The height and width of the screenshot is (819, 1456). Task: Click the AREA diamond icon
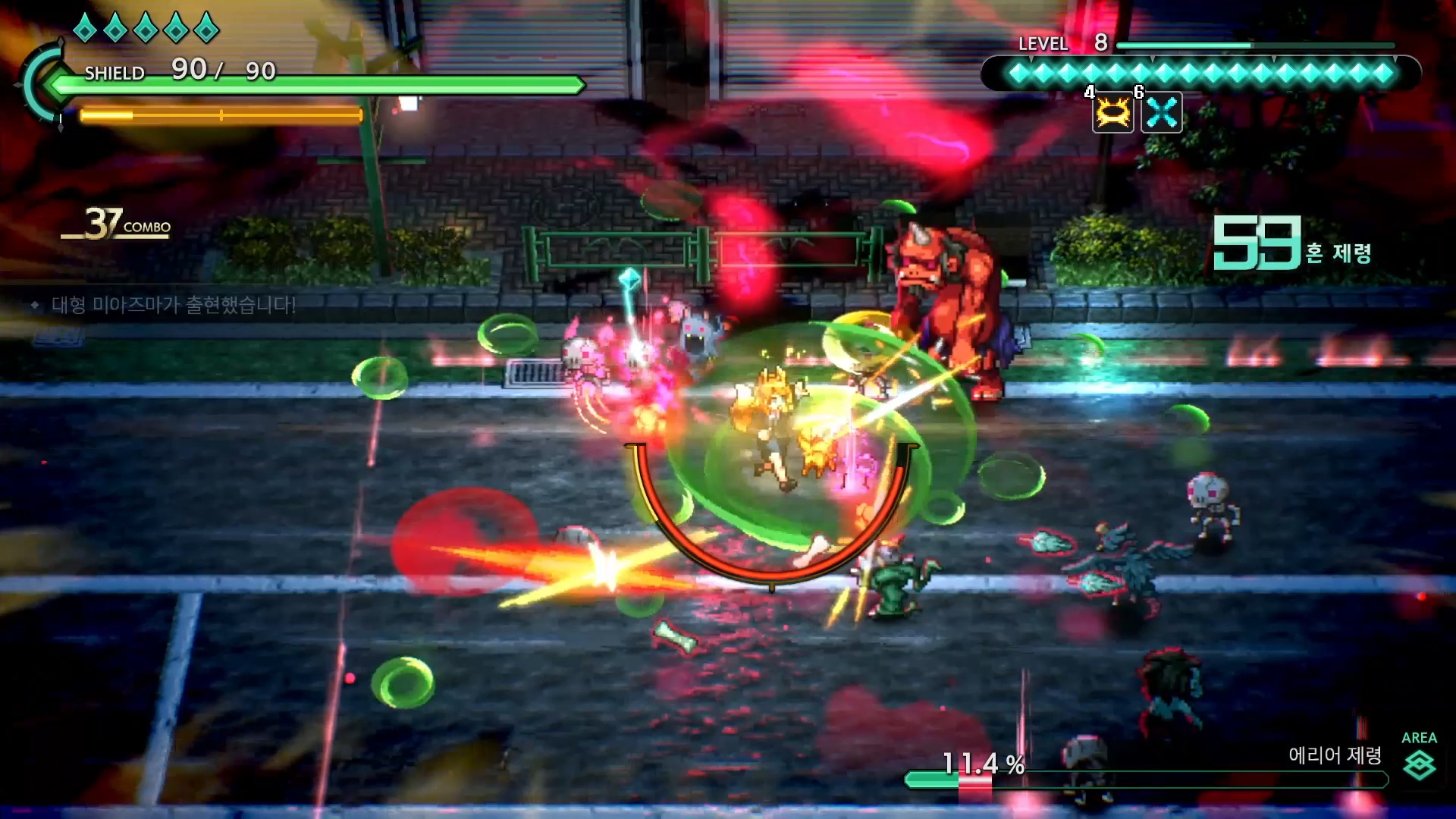click(1419, 765)
